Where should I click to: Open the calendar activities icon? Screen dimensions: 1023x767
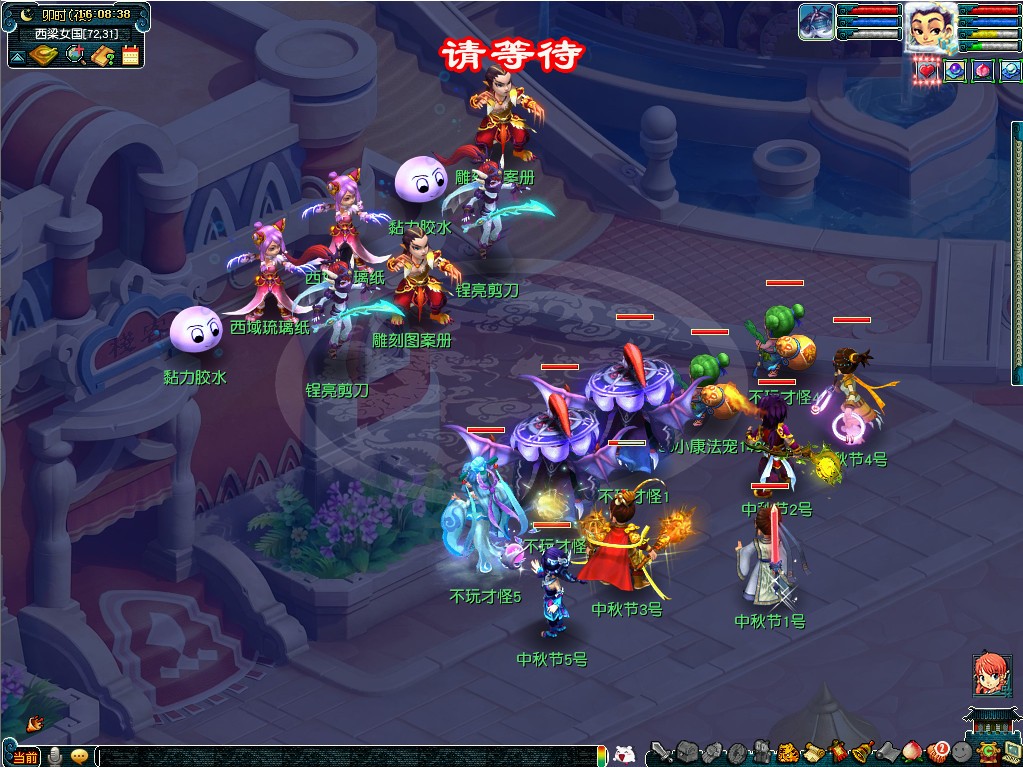(130, 55)
